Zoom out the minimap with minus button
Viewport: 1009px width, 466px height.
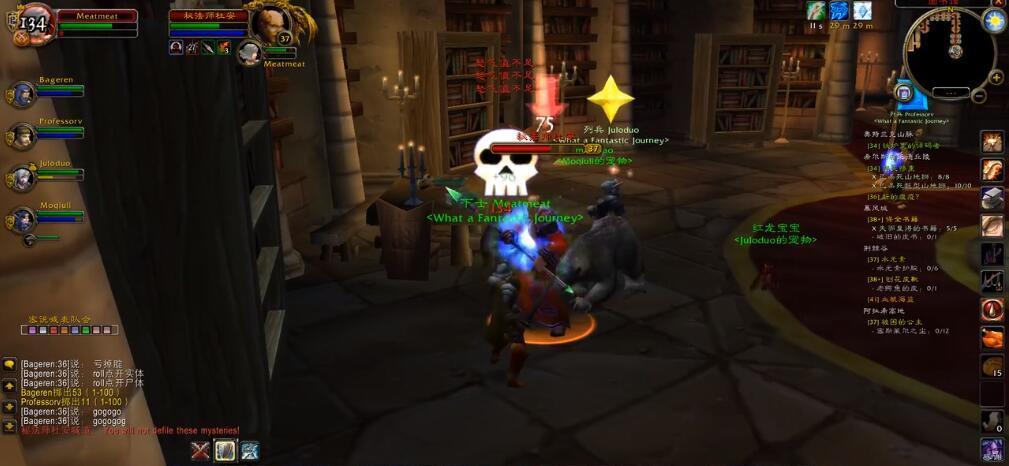pos(981,96)
